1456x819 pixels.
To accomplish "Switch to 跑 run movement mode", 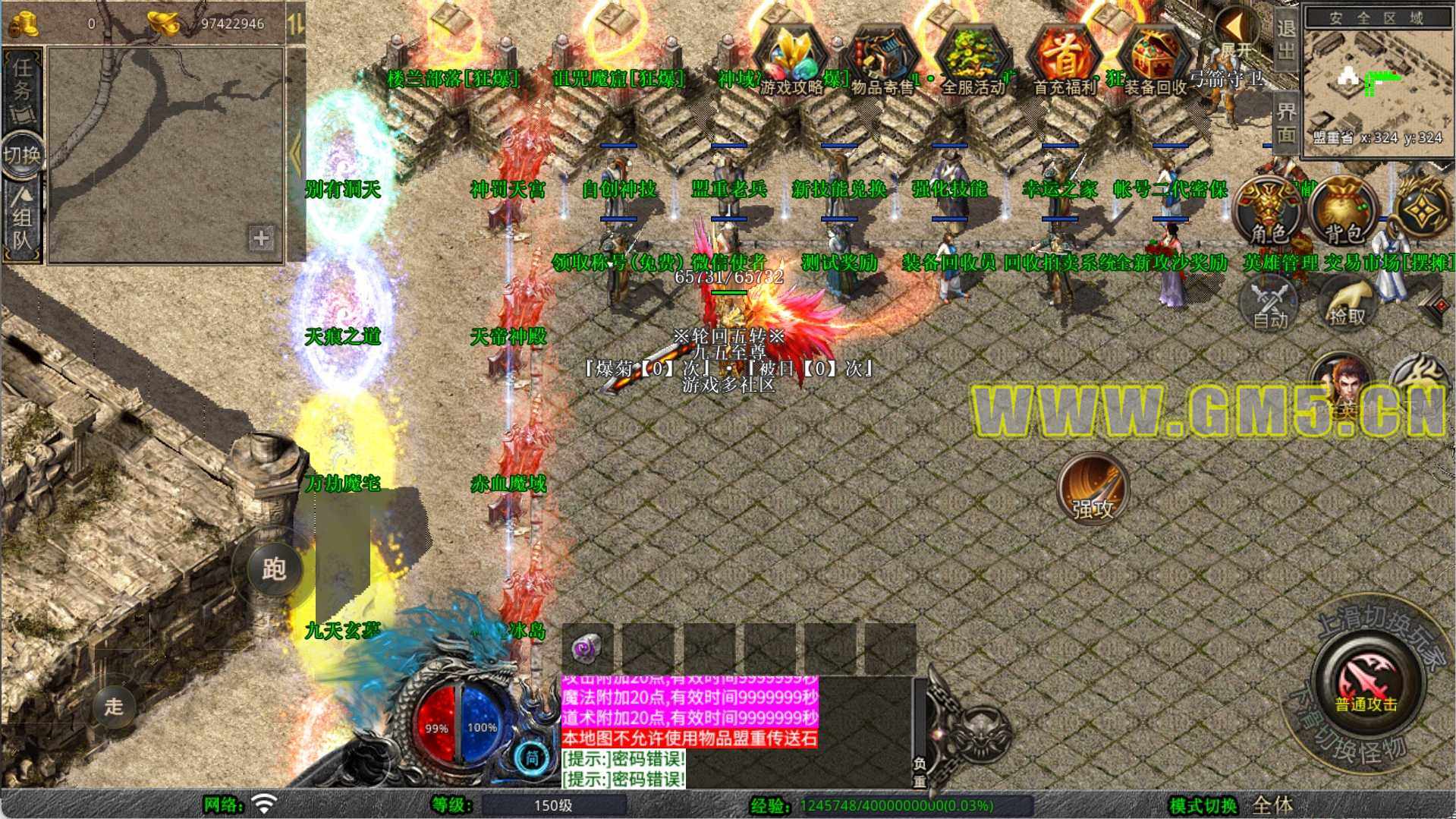I will (x=274, y=568).
